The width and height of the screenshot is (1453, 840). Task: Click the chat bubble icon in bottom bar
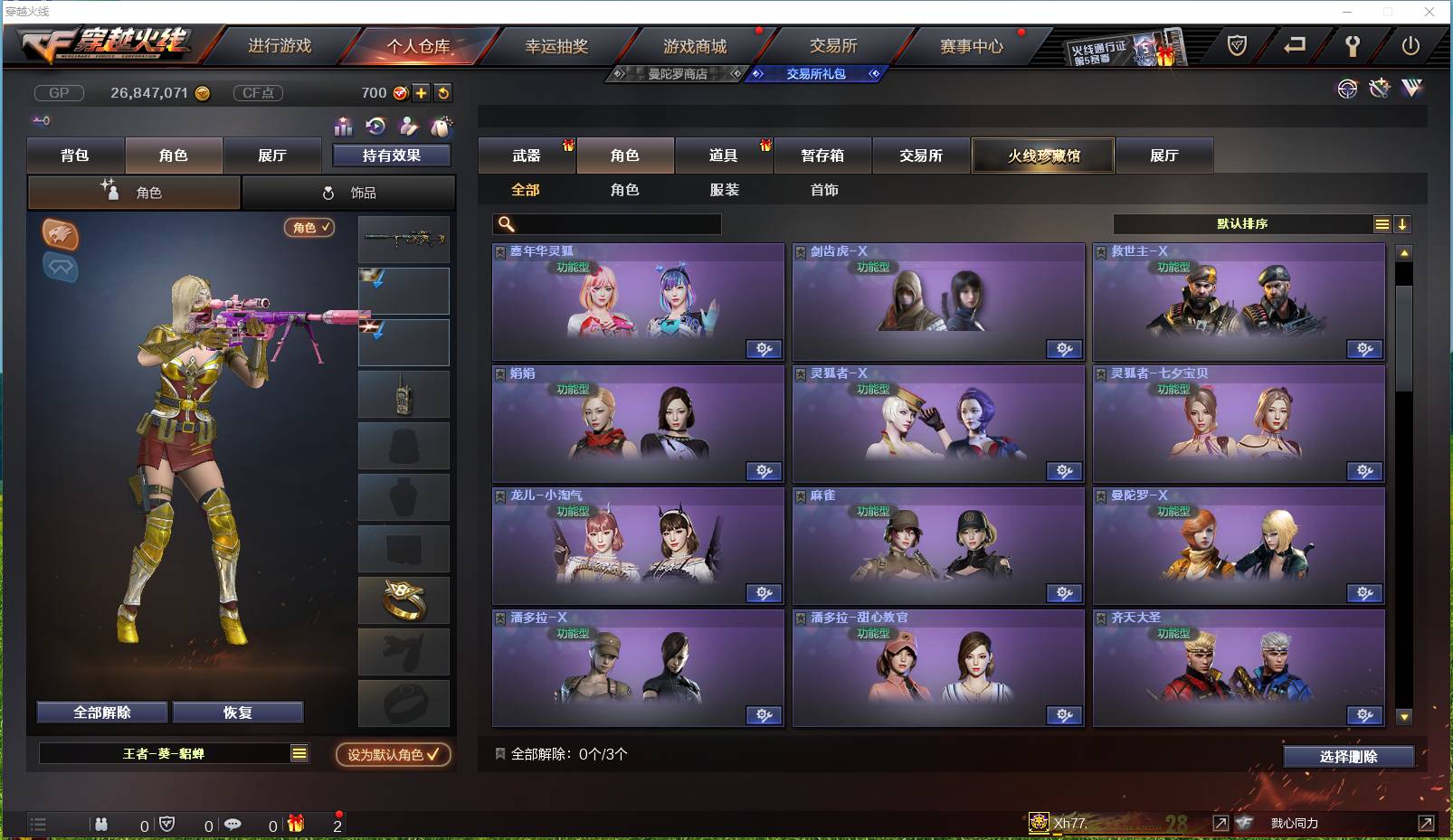coord(234,825)
